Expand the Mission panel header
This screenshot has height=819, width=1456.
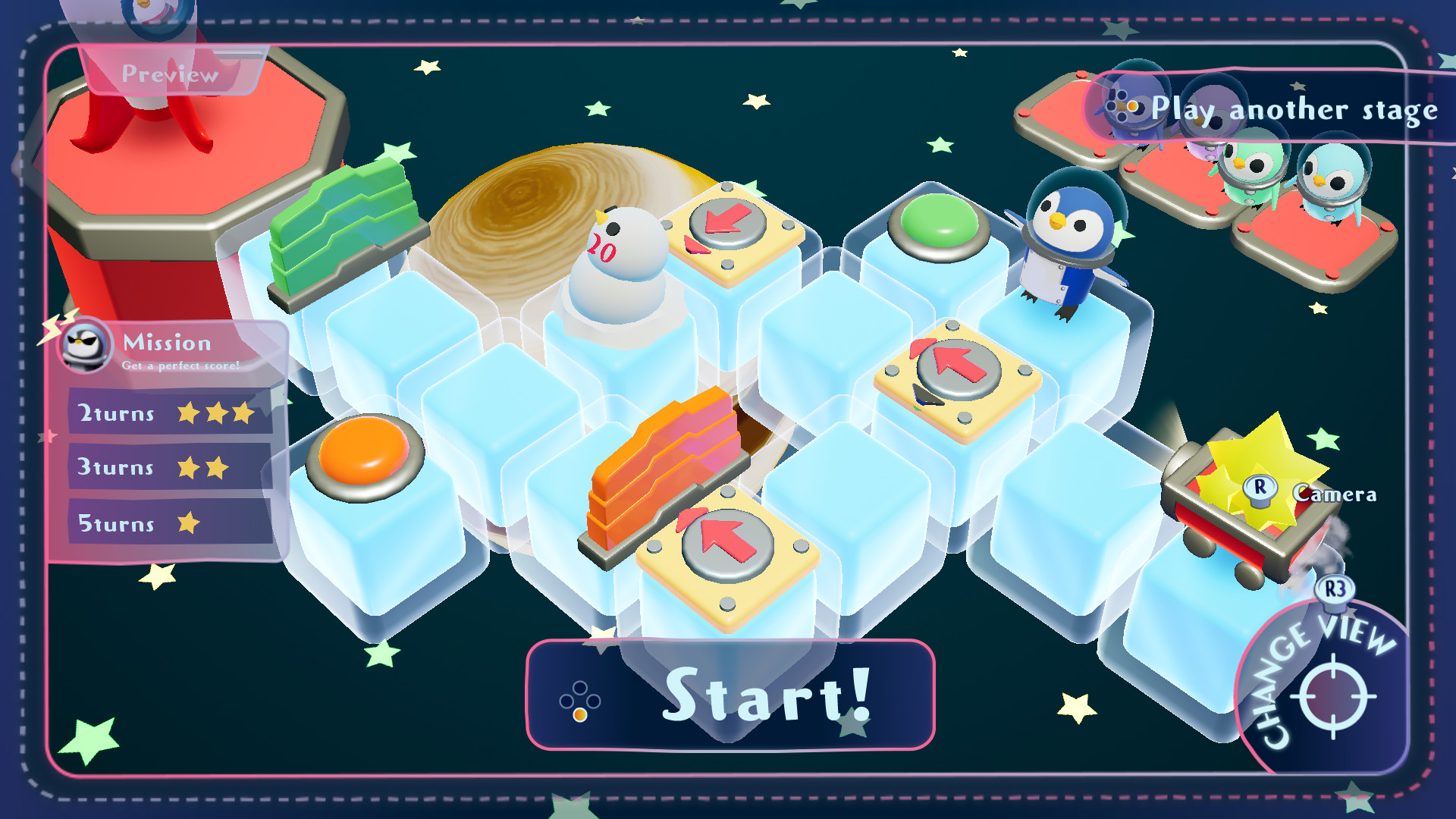click(x=168, y=343)
